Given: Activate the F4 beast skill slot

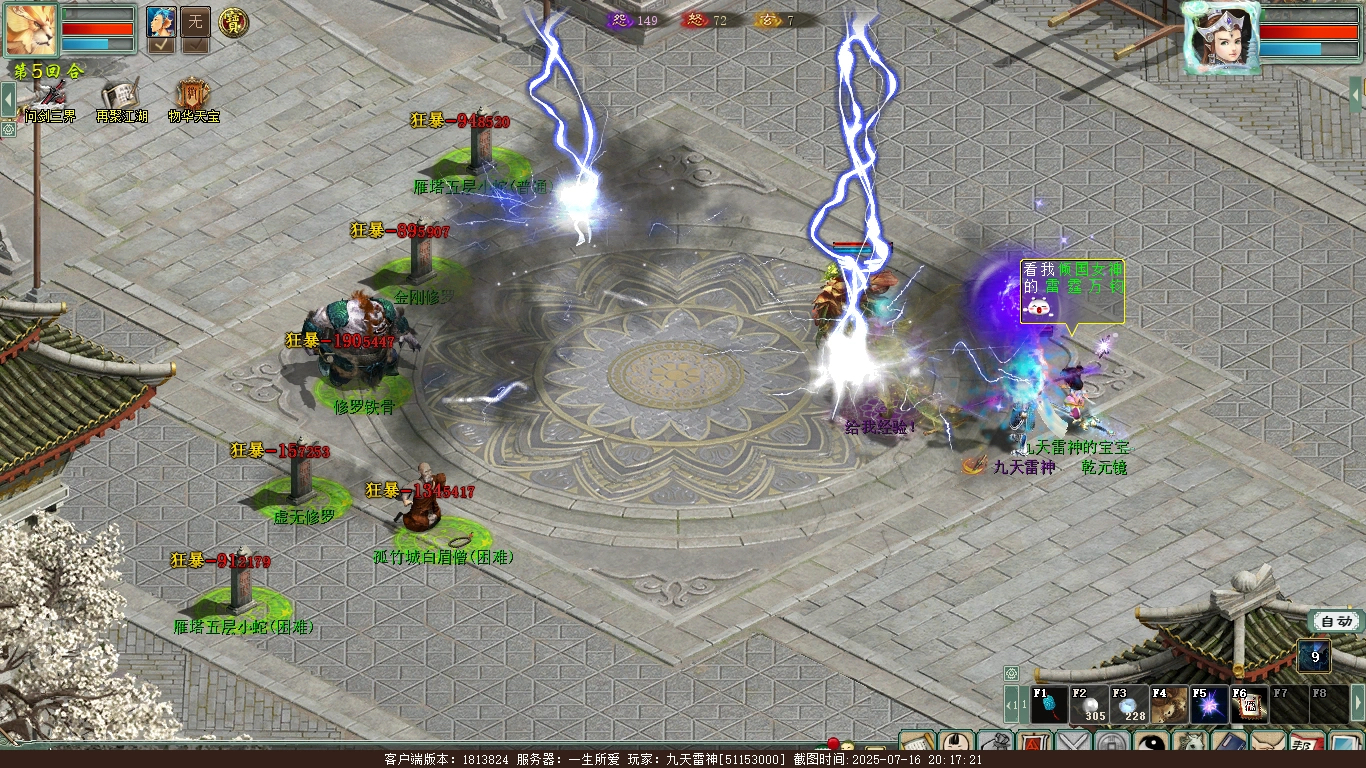Looking at the screenshot, I should pos(1168,705).
